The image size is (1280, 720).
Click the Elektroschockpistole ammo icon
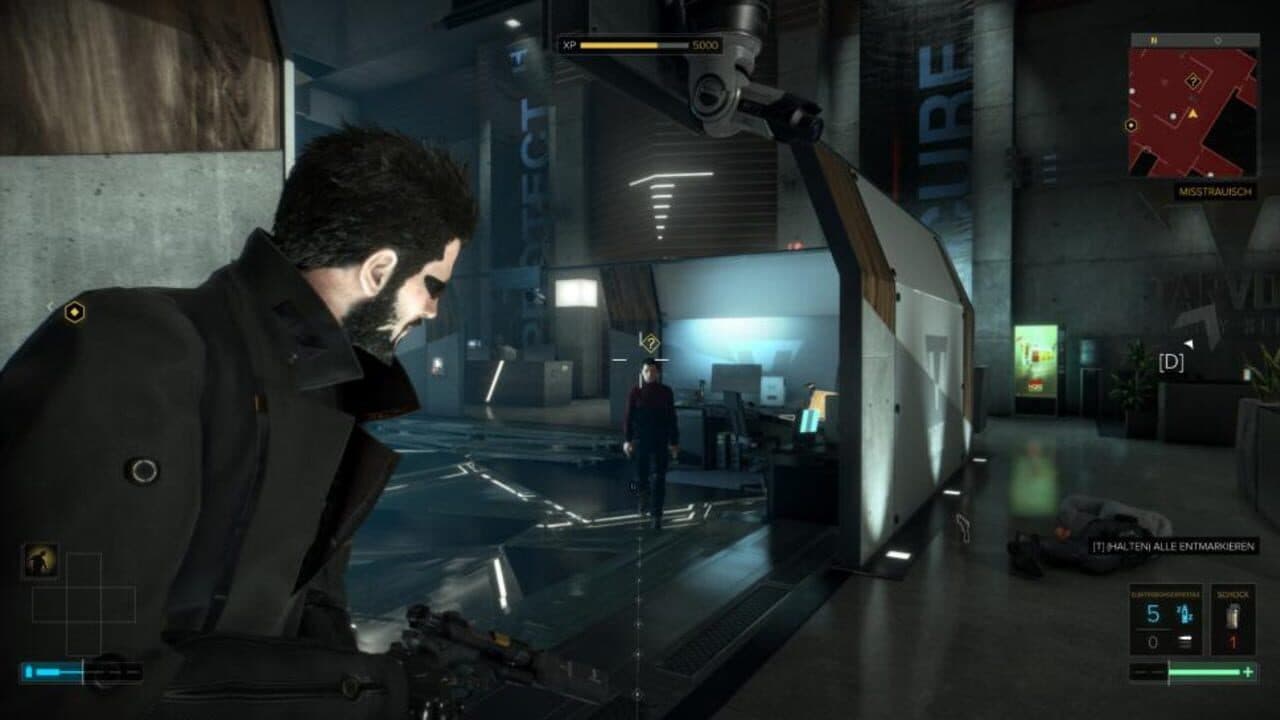click(1186, 613)
